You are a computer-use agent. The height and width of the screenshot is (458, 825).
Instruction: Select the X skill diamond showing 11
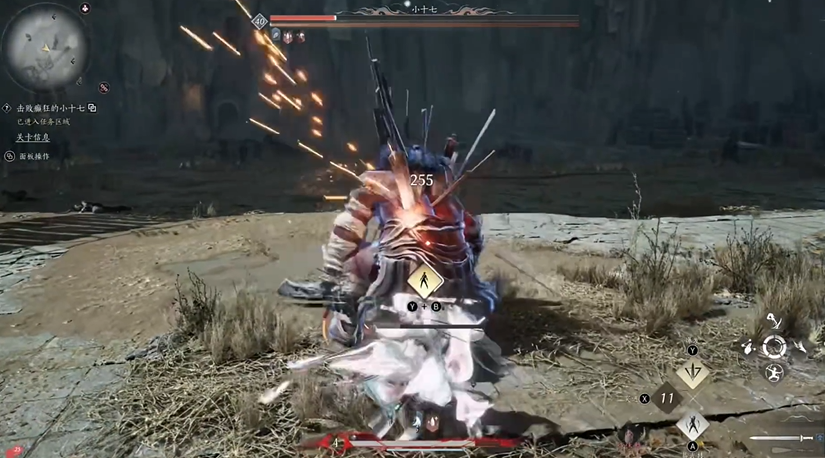click(x=666, y=398)
